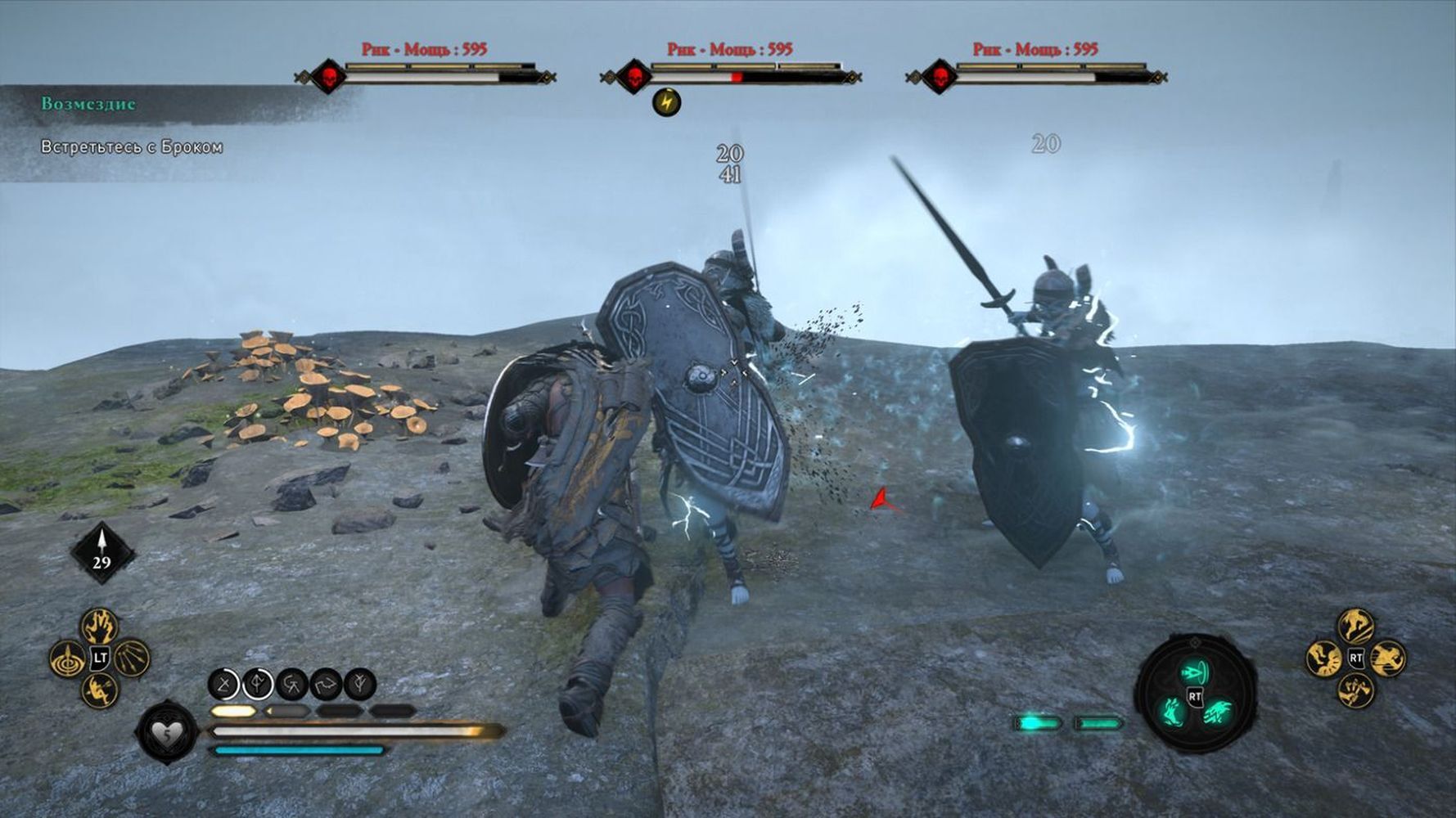
Task: Select the arrow quiver icon showing 29
Action: point(101,552)
